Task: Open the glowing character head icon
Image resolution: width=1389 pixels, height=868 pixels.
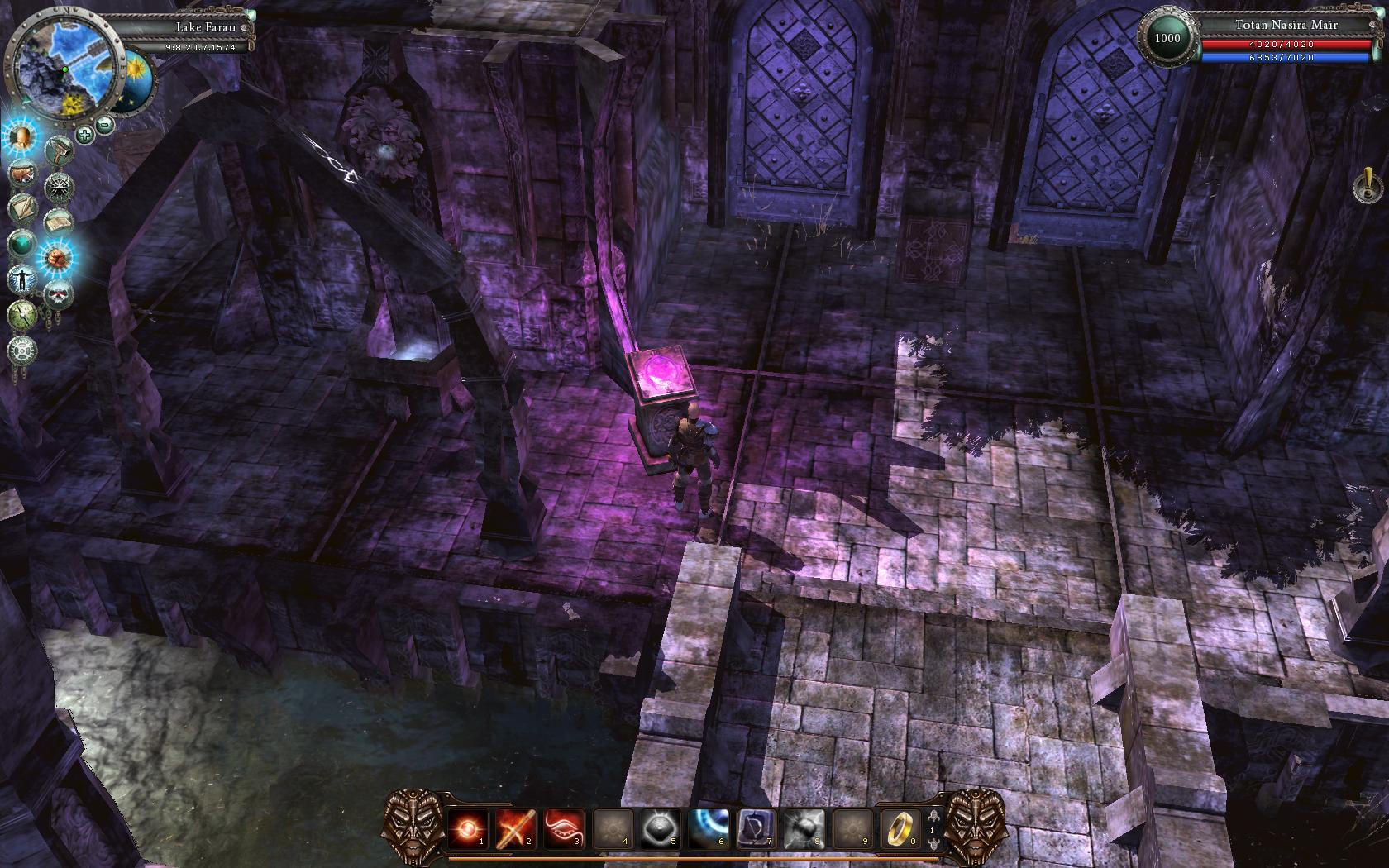Action: pyautogui.click(x=22, y=137)
